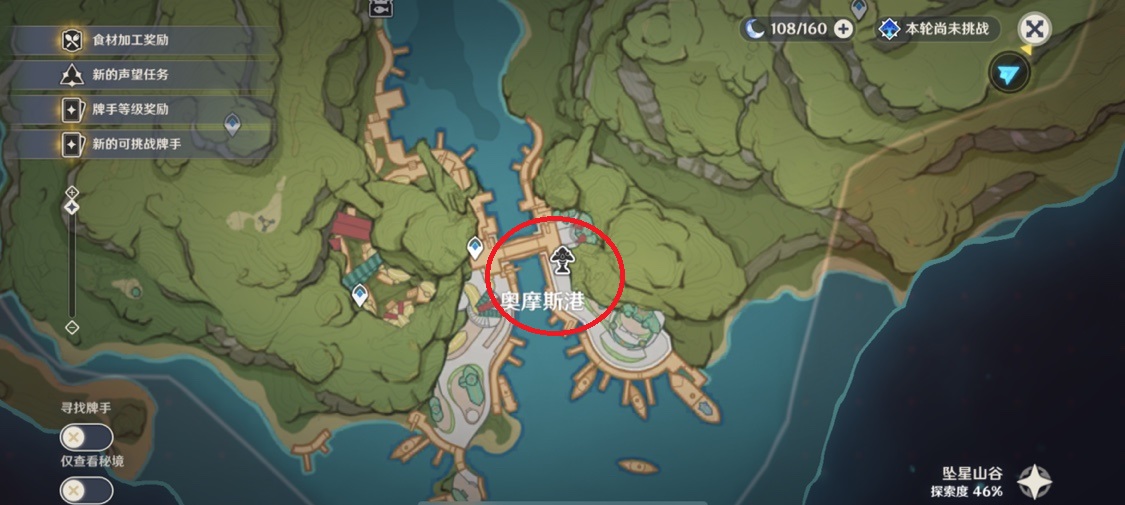Zoom in using the slider's top diamond button
The image size is (1125, 505).
(72, 190)
